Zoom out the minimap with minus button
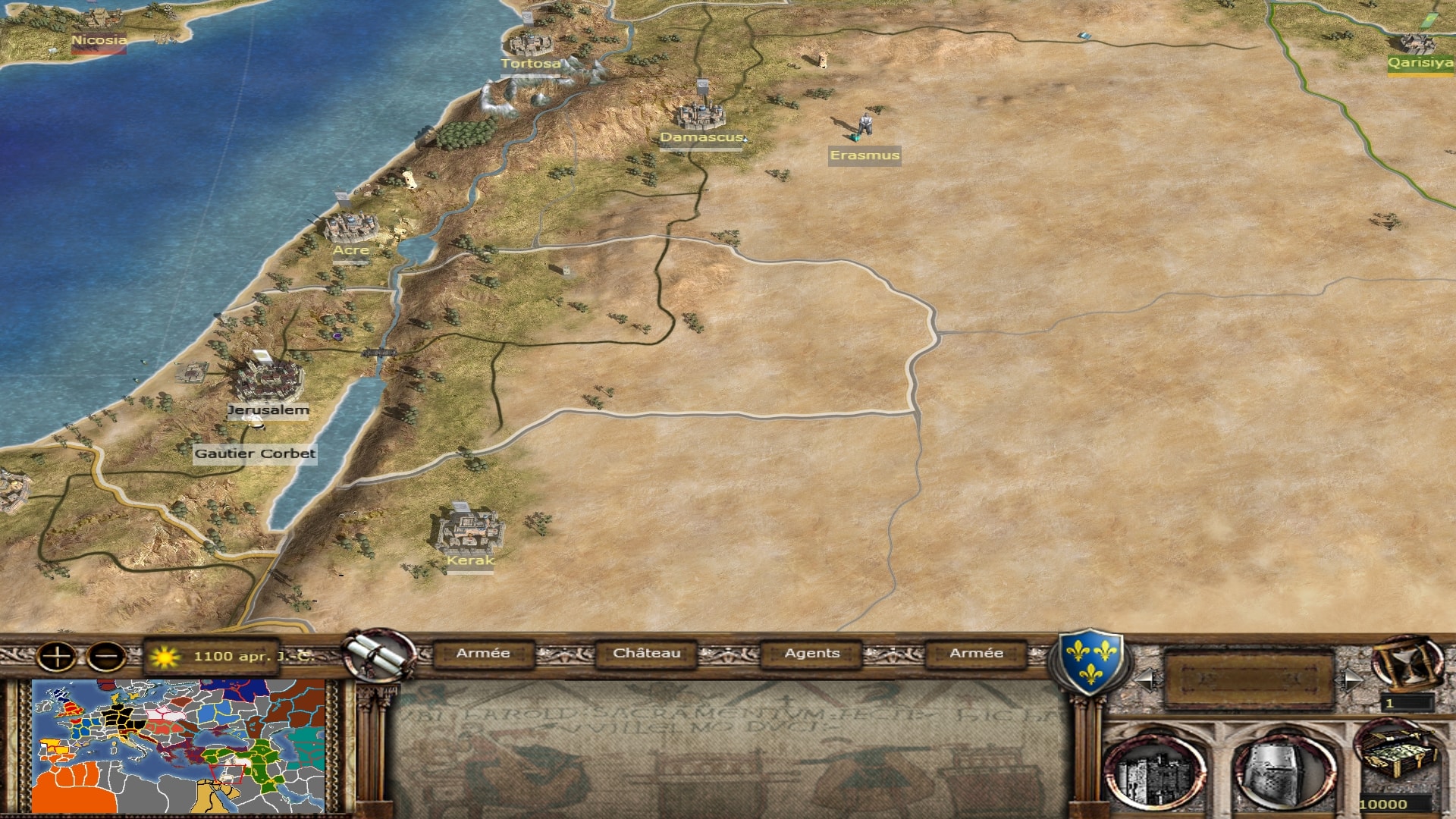The width and height of the screenshot is (1456, 819). (x=106, y=656)
